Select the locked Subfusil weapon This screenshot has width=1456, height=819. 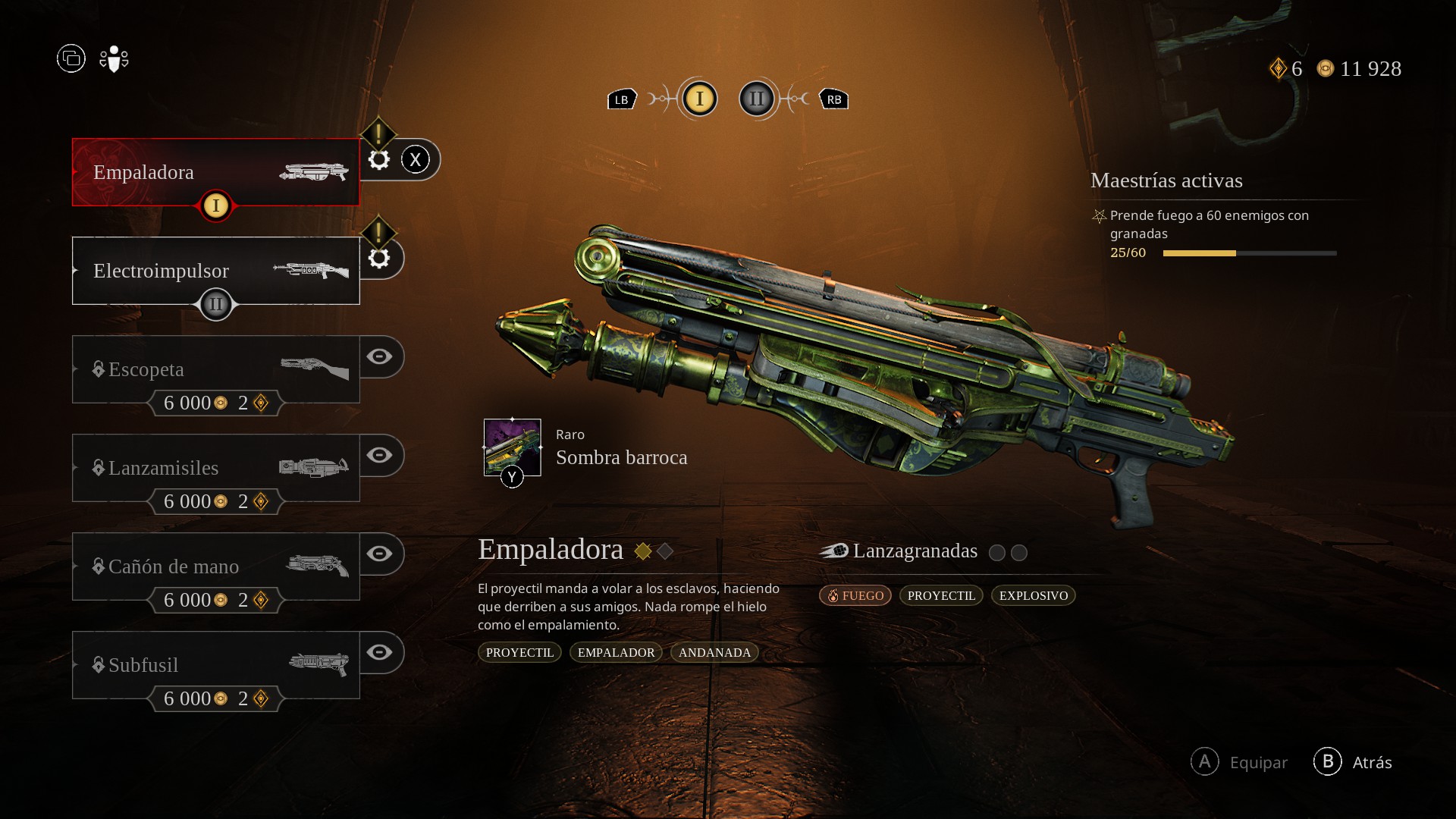(215, 665)
